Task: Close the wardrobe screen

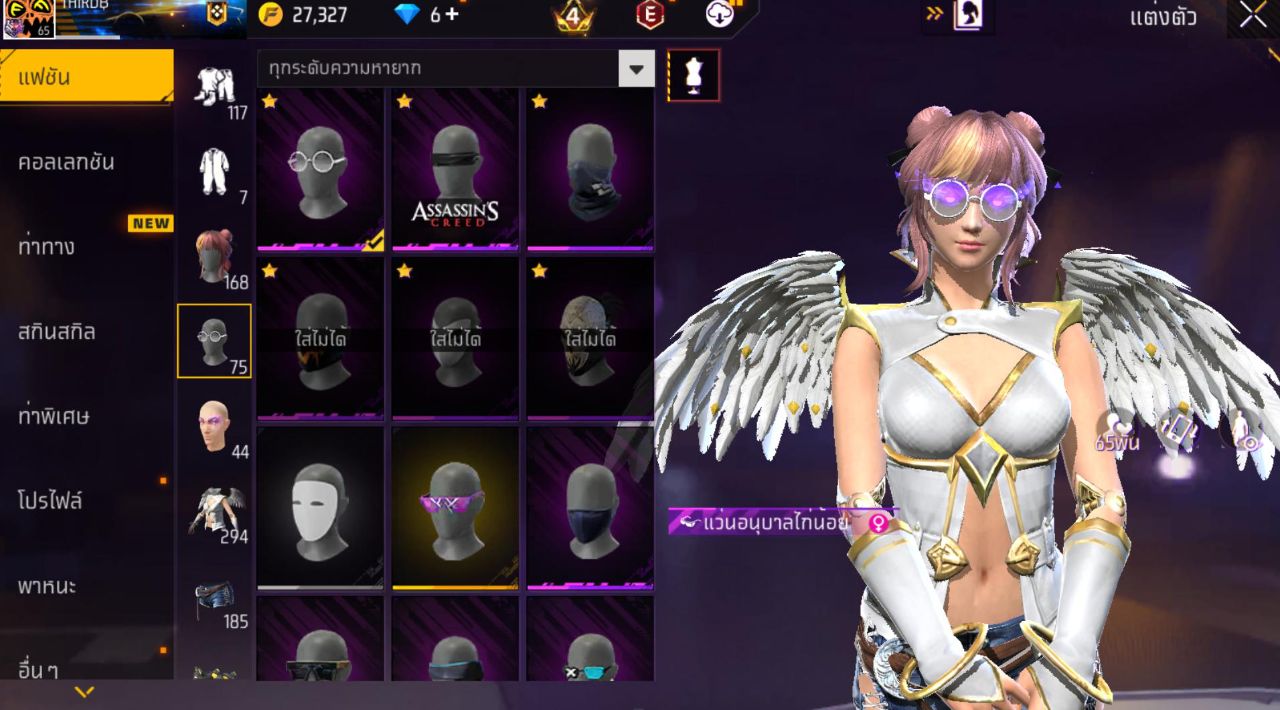Action: (1253, 15)
